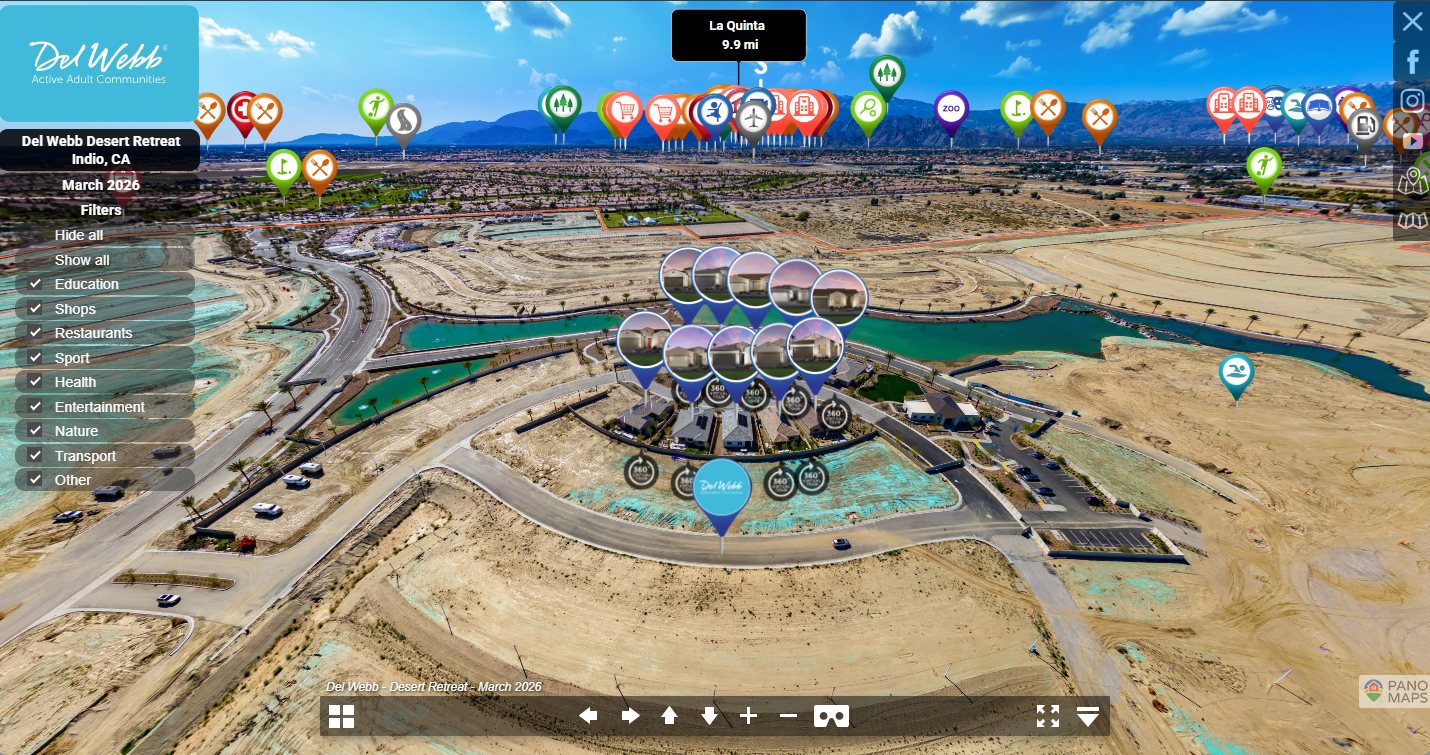Image resolution: width=1430 pixels, height=755 pixels.
Task: Toggle the Transport filter checkbox
Action: pos(36,456)
